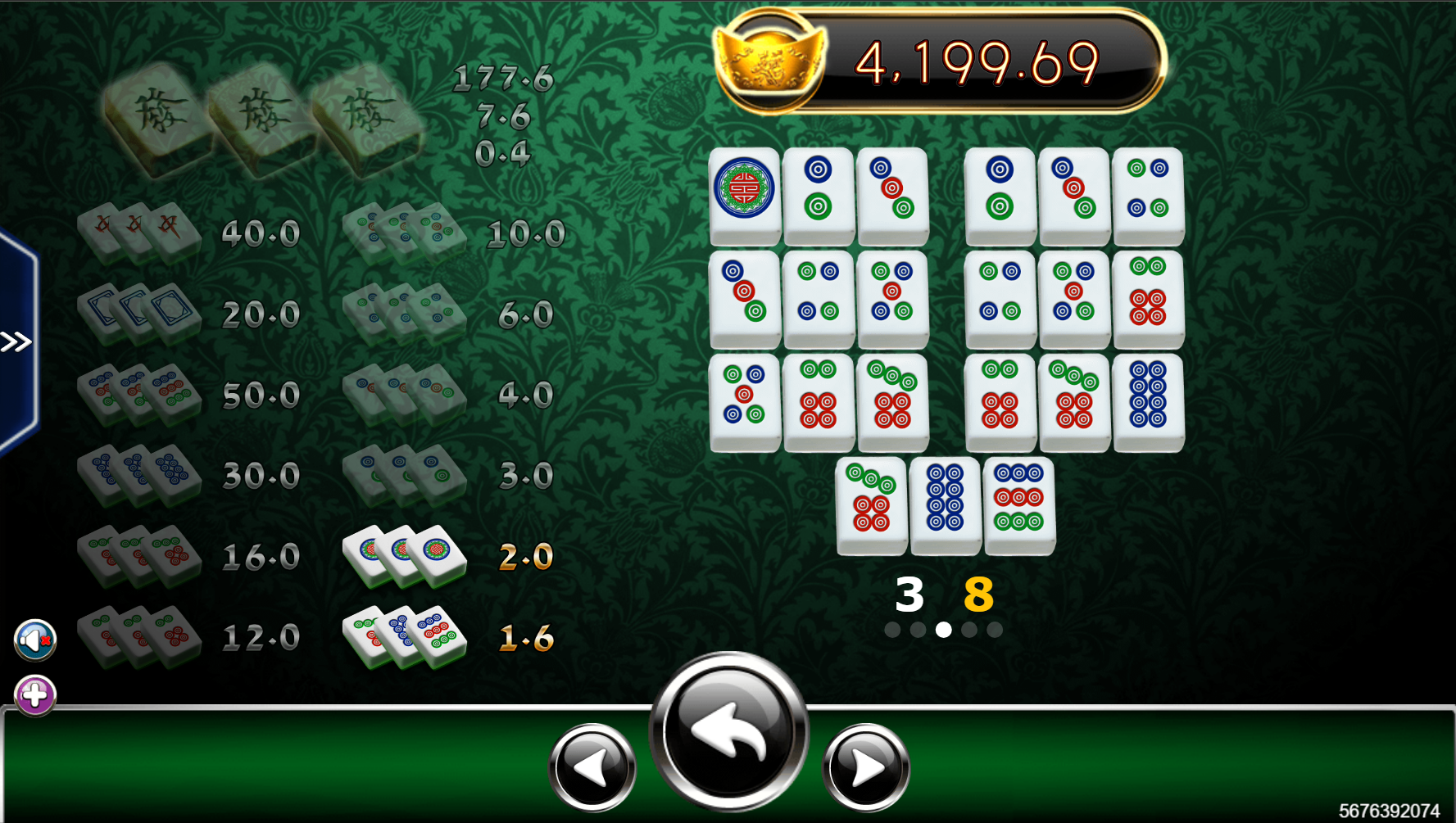Show the previous paytable page

click(x=592, y=767)
